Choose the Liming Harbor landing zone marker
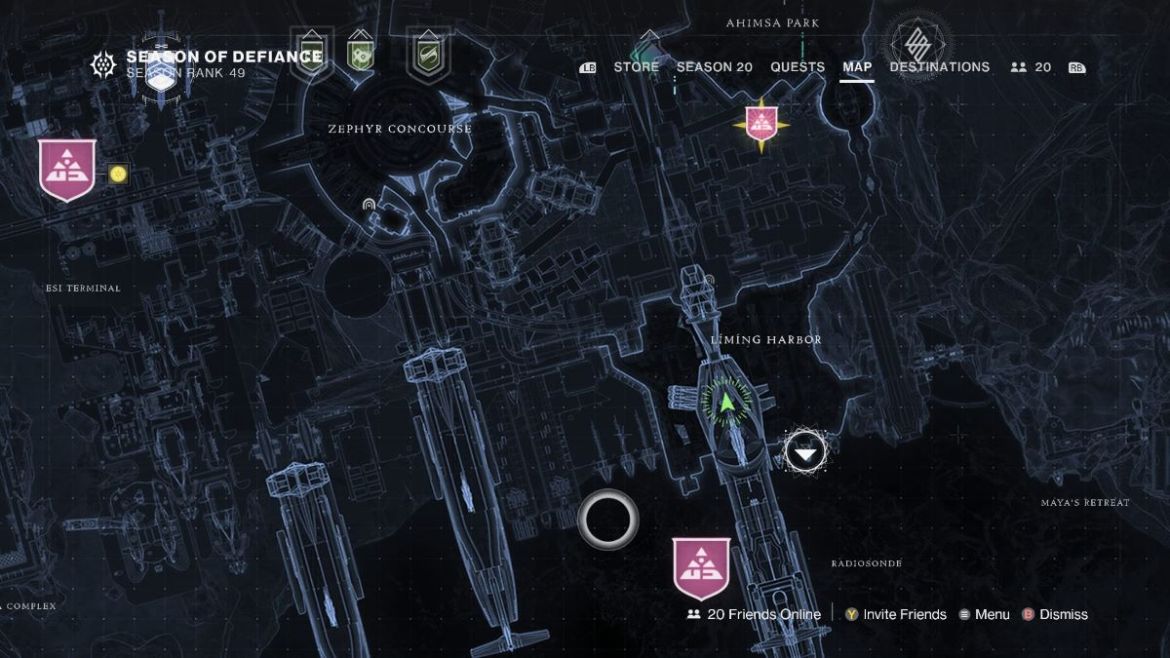 [x=805, y=452]
